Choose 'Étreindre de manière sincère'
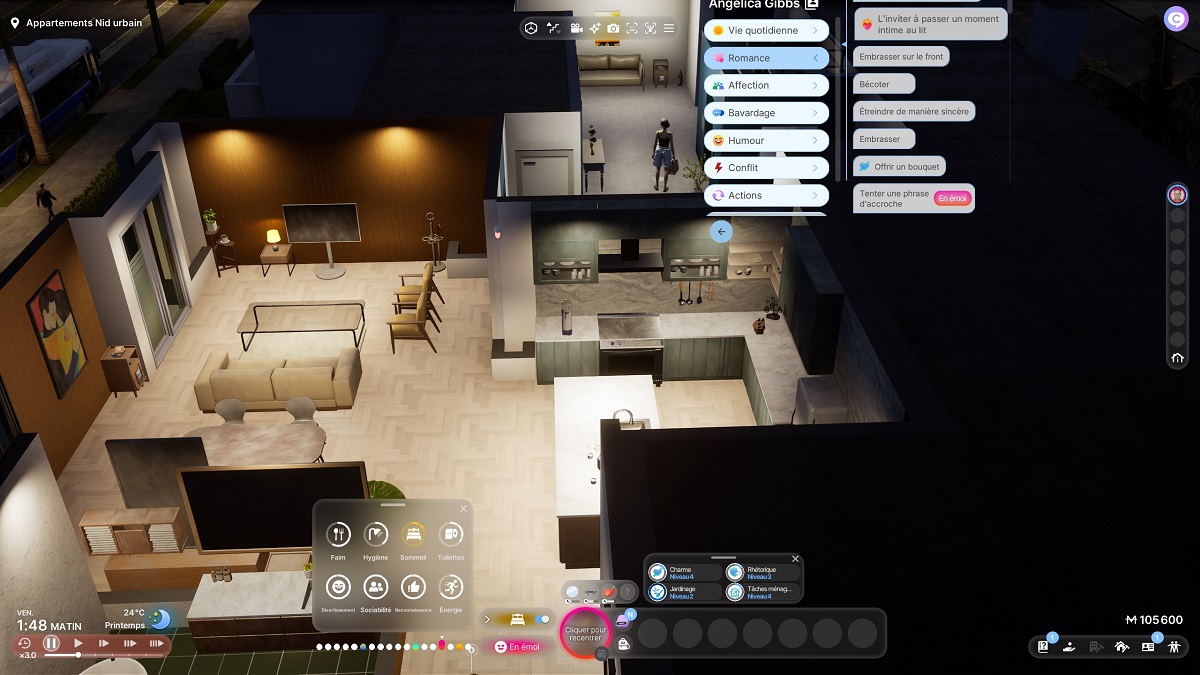The image size is (1200, 675). (914, 112)
